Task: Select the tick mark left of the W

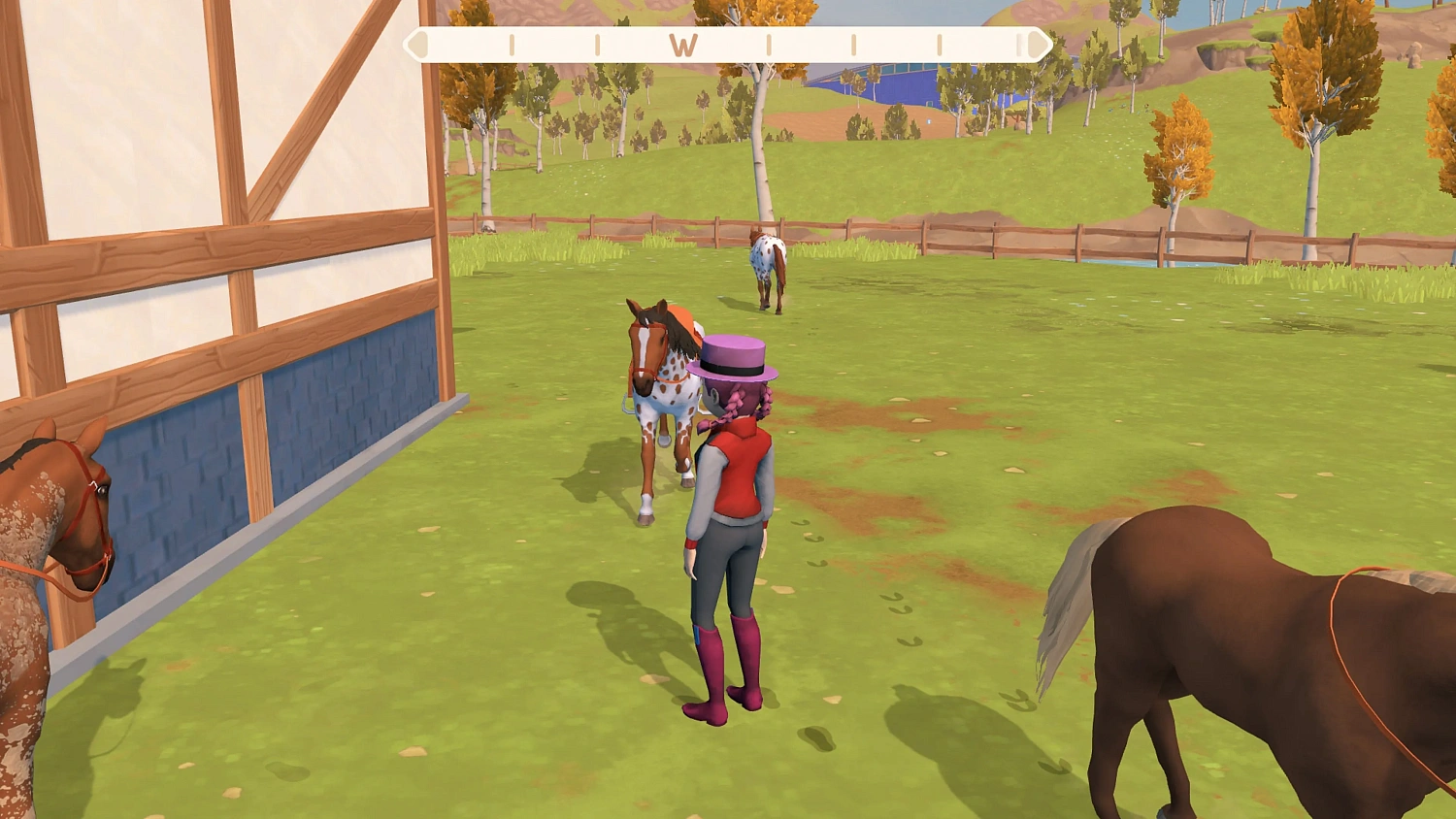Action: click(599, 44)
